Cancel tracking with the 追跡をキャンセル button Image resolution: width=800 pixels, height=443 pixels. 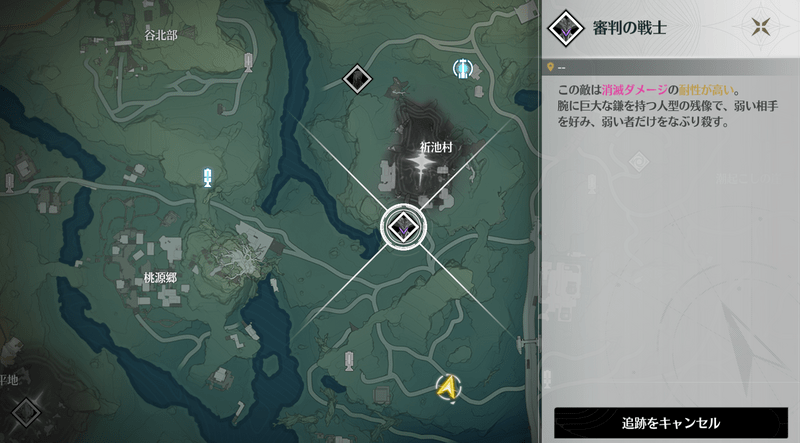(x=671, y=423)
